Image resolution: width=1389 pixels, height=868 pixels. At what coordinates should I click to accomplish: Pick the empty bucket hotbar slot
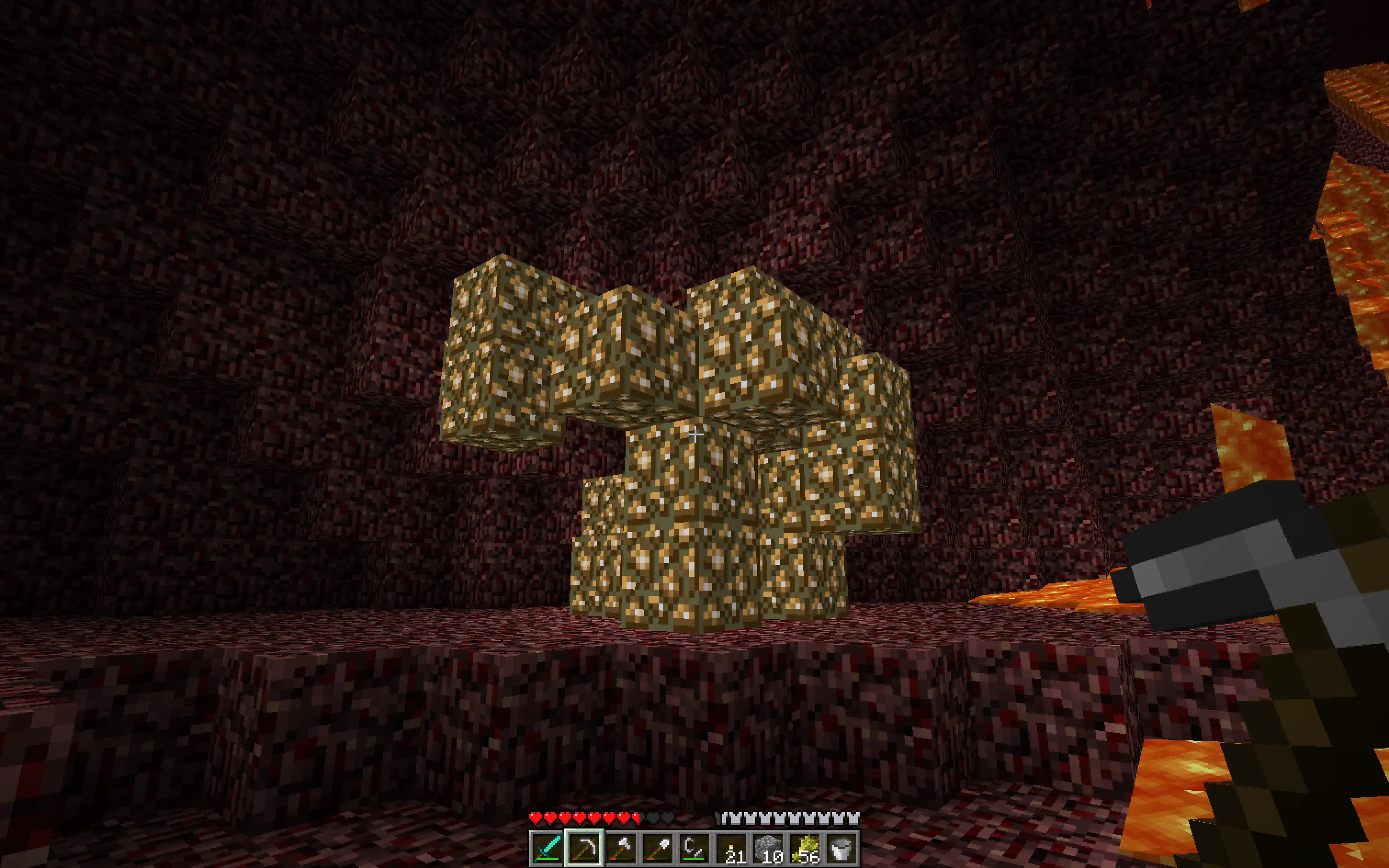click(x=841, y=847)
